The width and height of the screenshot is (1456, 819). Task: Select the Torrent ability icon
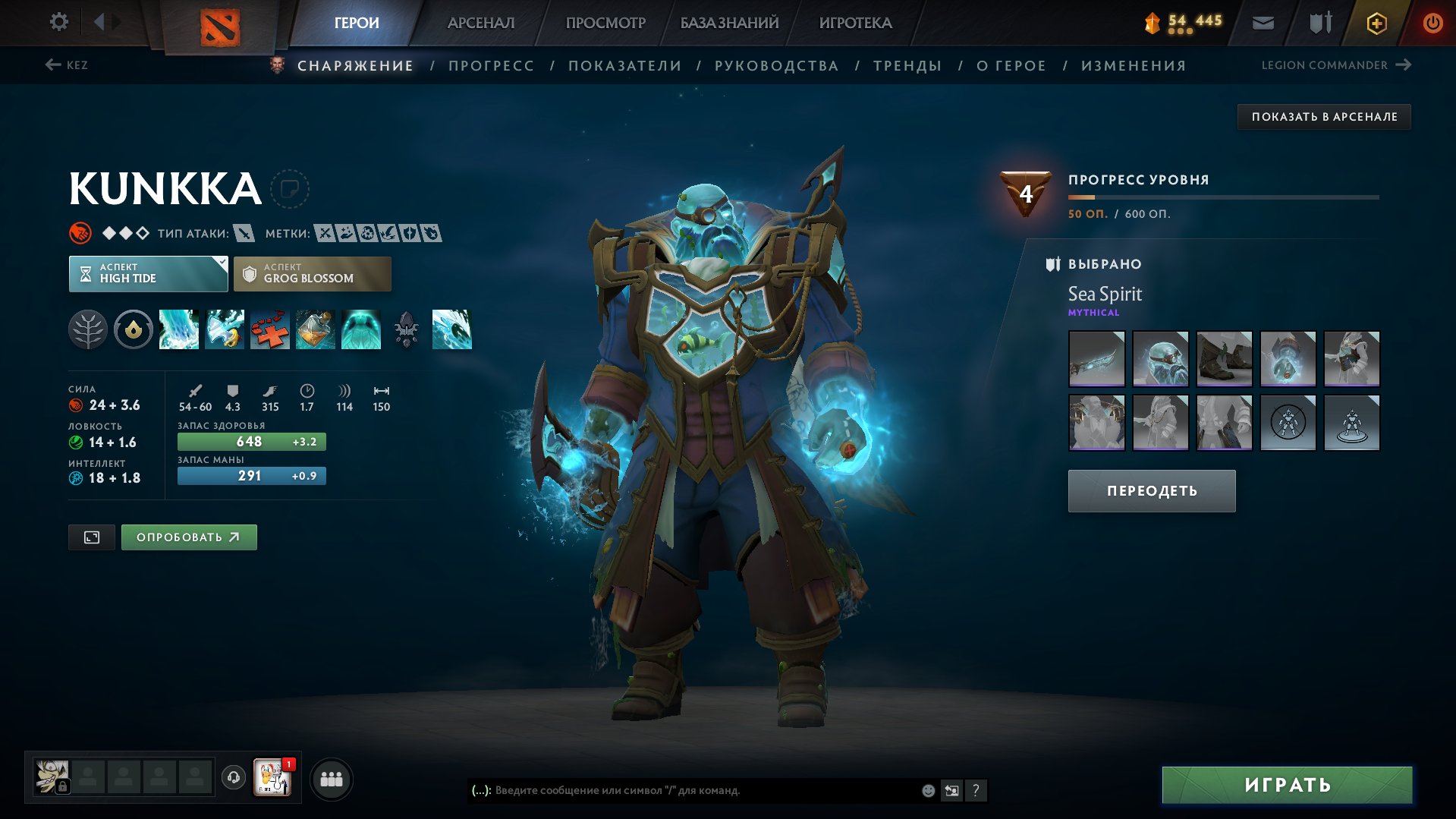pyautogui.click(x=178, y=329)
